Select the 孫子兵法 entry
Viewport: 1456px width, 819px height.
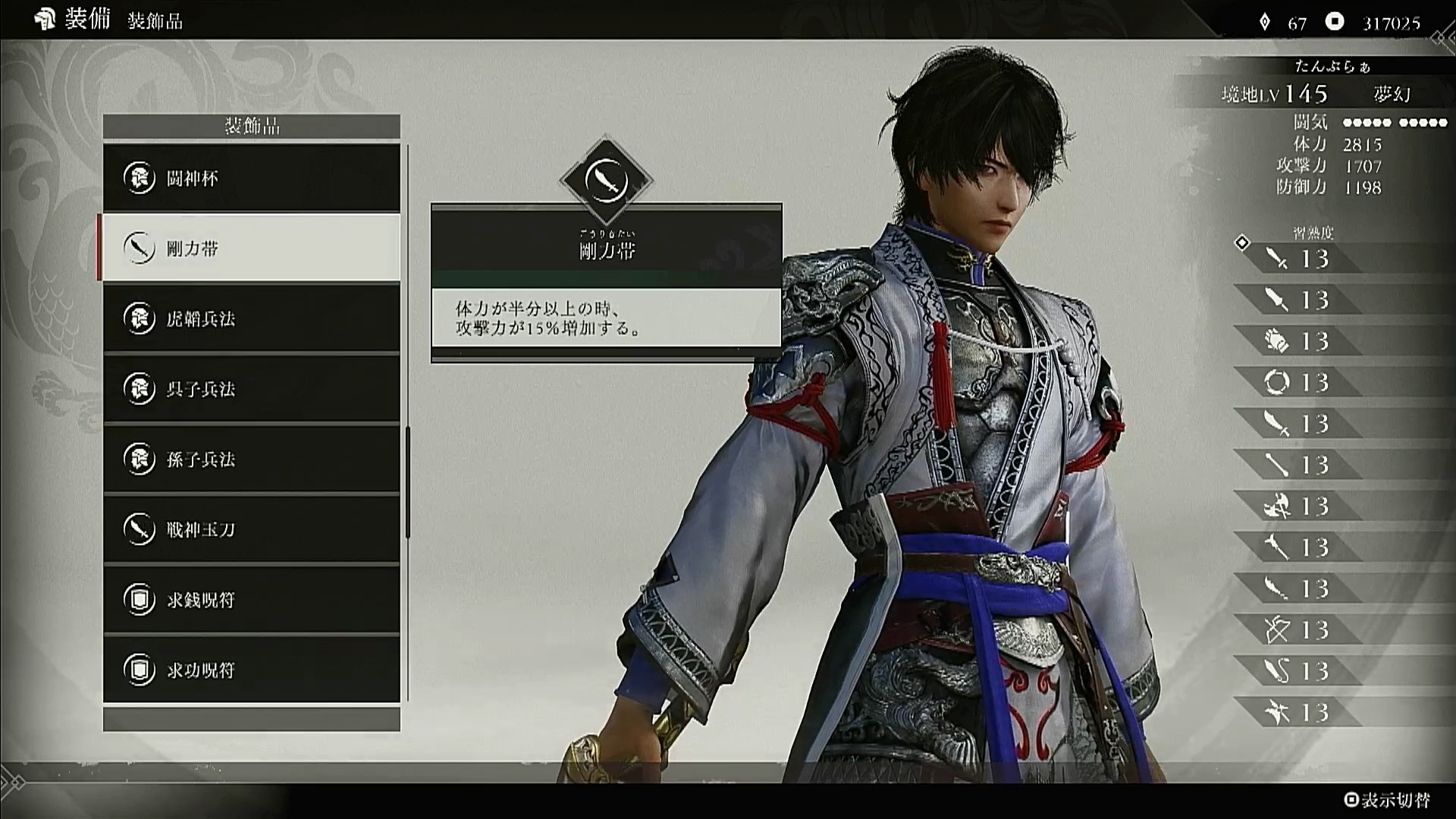(251, 459)
